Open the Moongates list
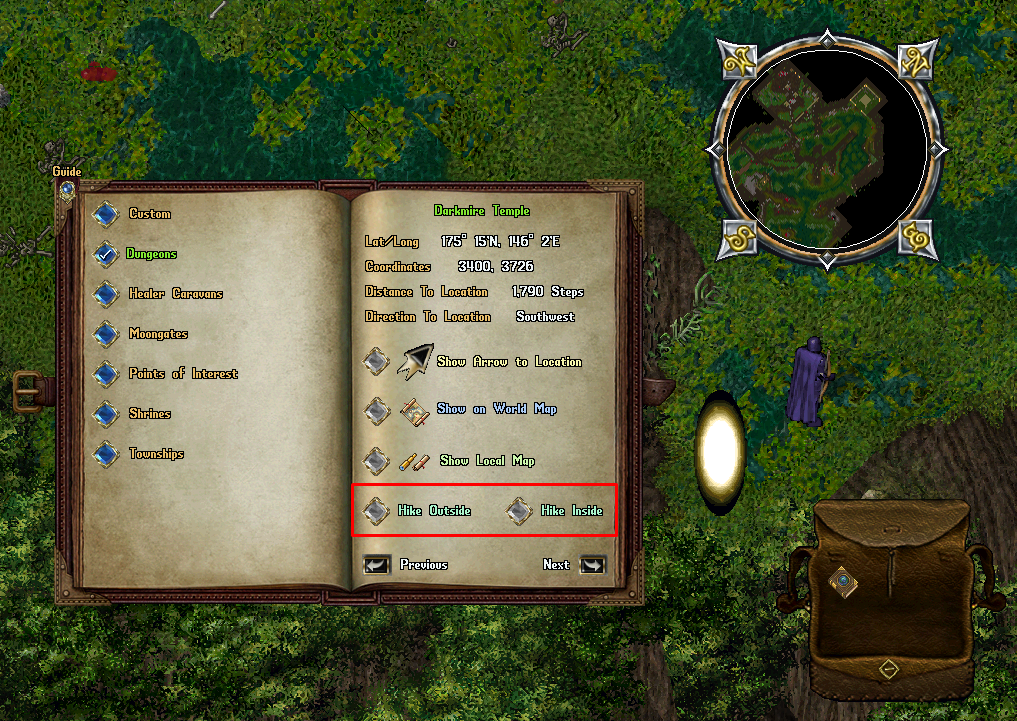The width and height of the screenshot is (1017, 721). point(106,334)
